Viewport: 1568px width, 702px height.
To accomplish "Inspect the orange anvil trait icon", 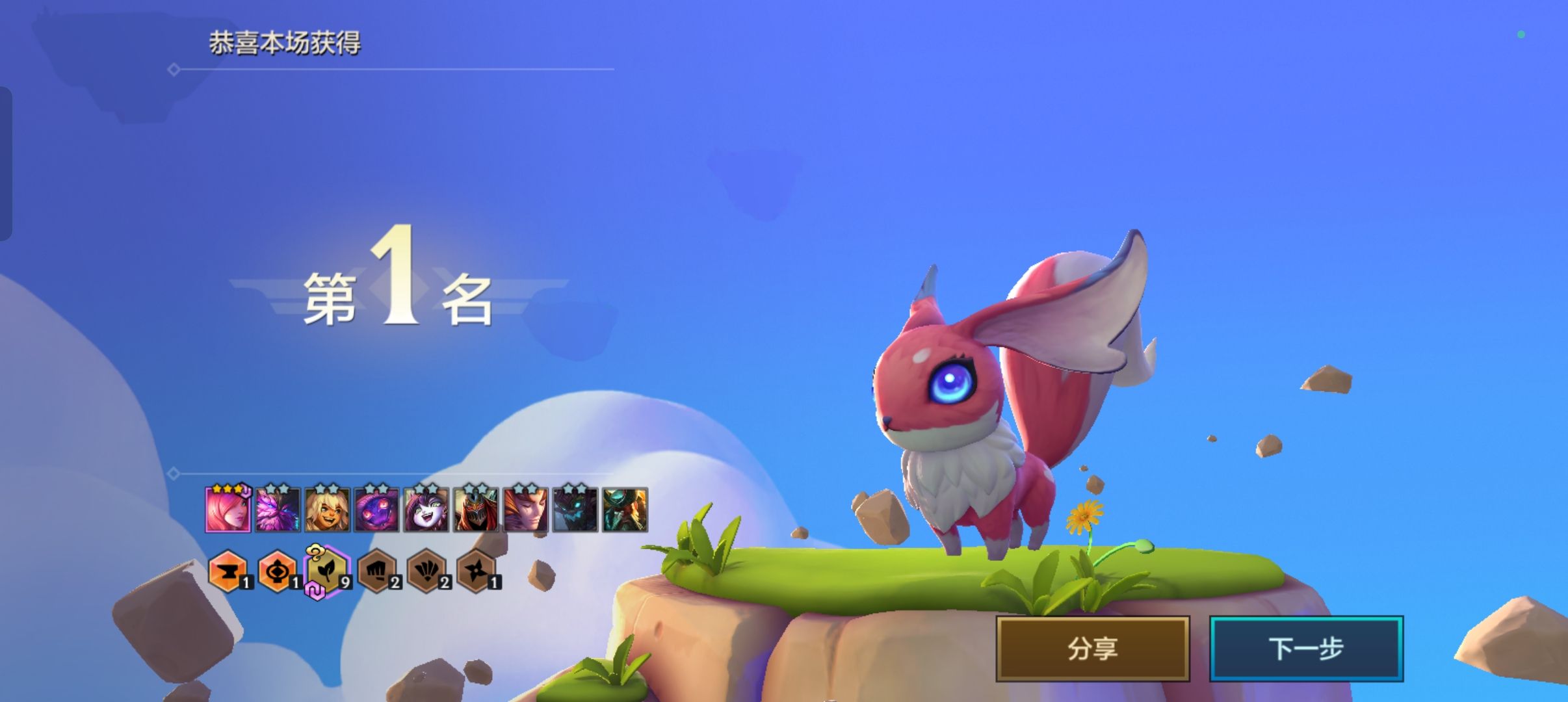I will coord(228,571).
